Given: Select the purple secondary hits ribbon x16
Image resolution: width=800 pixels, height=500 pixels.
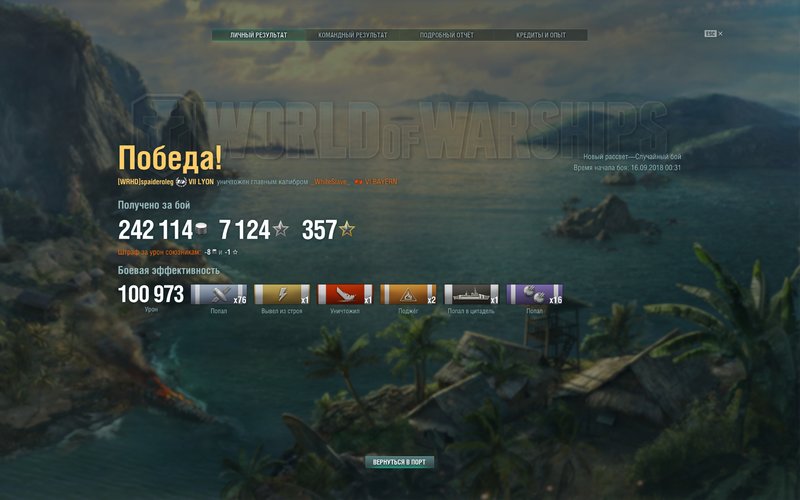Looking at the screenshot, I should (535, 294).
